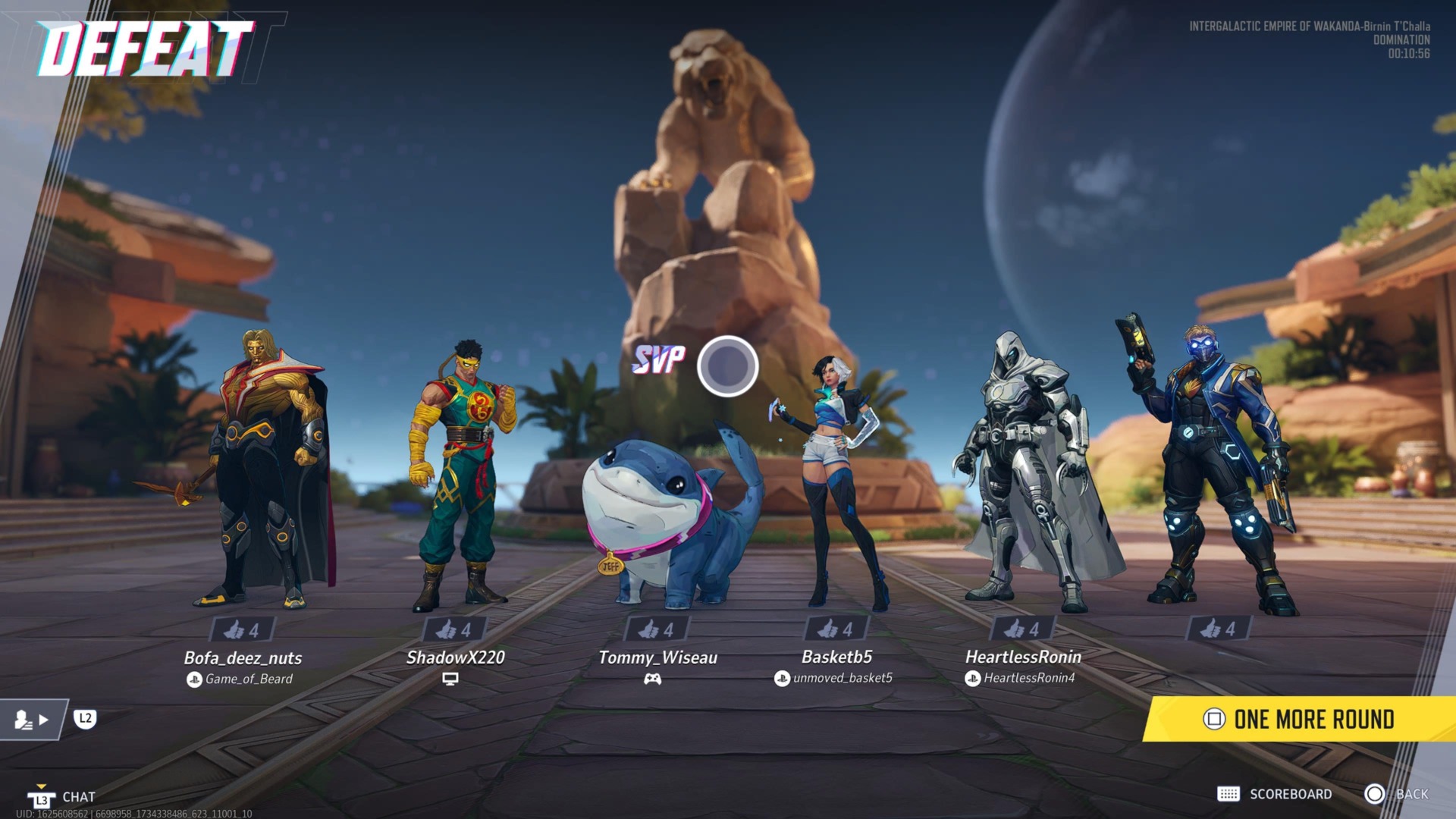Click the circle icon next to Back
The height and width of the screenshot is (819, 1456).
1374,794
